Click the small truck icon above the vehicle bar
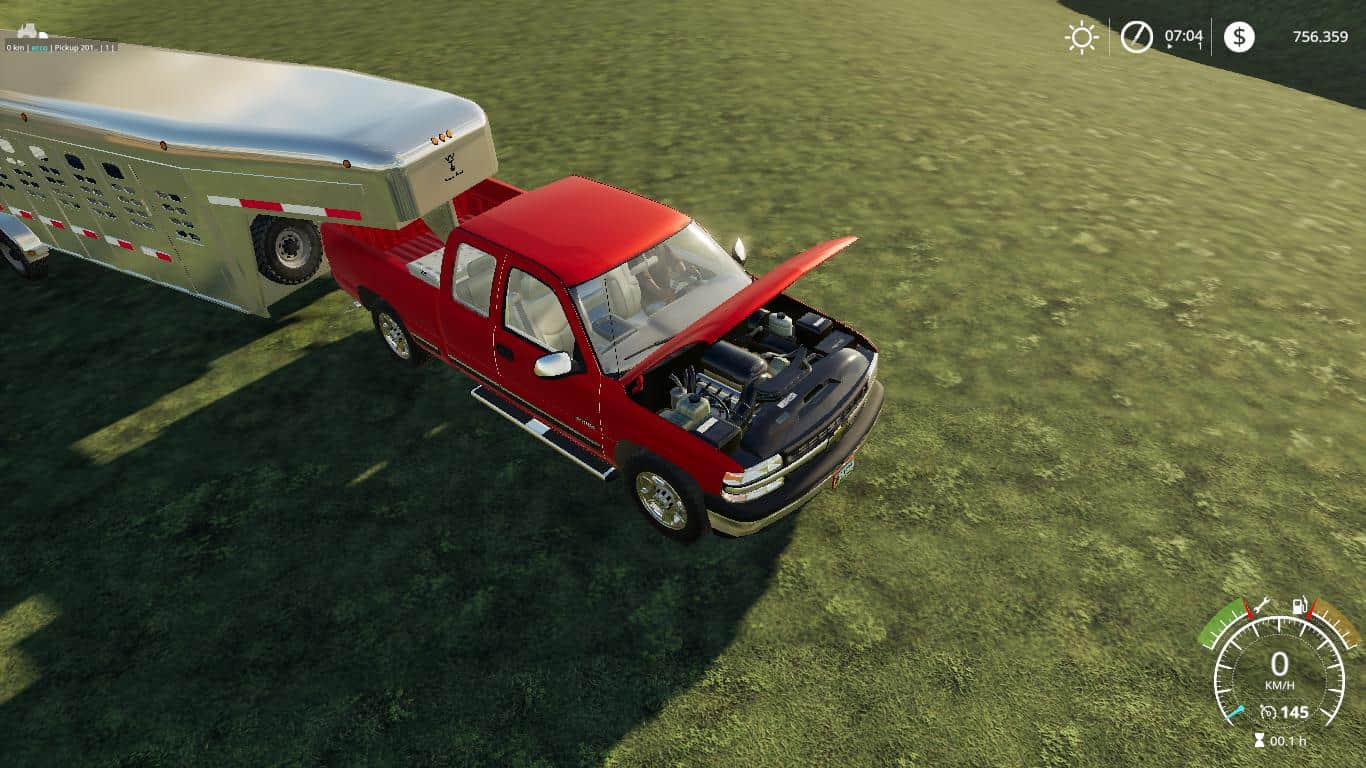Image resolution: width=1366 pixels, height=768 pixels. (x=27, y=32)
